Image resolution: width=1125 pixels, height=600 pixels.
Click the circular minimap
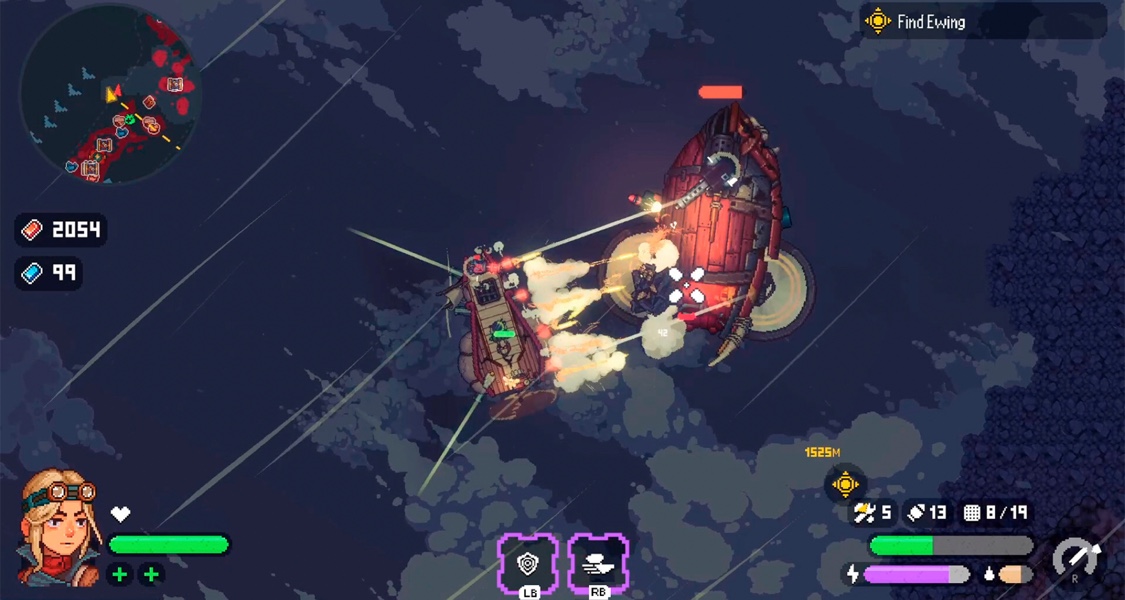click(x=110, y=95)
